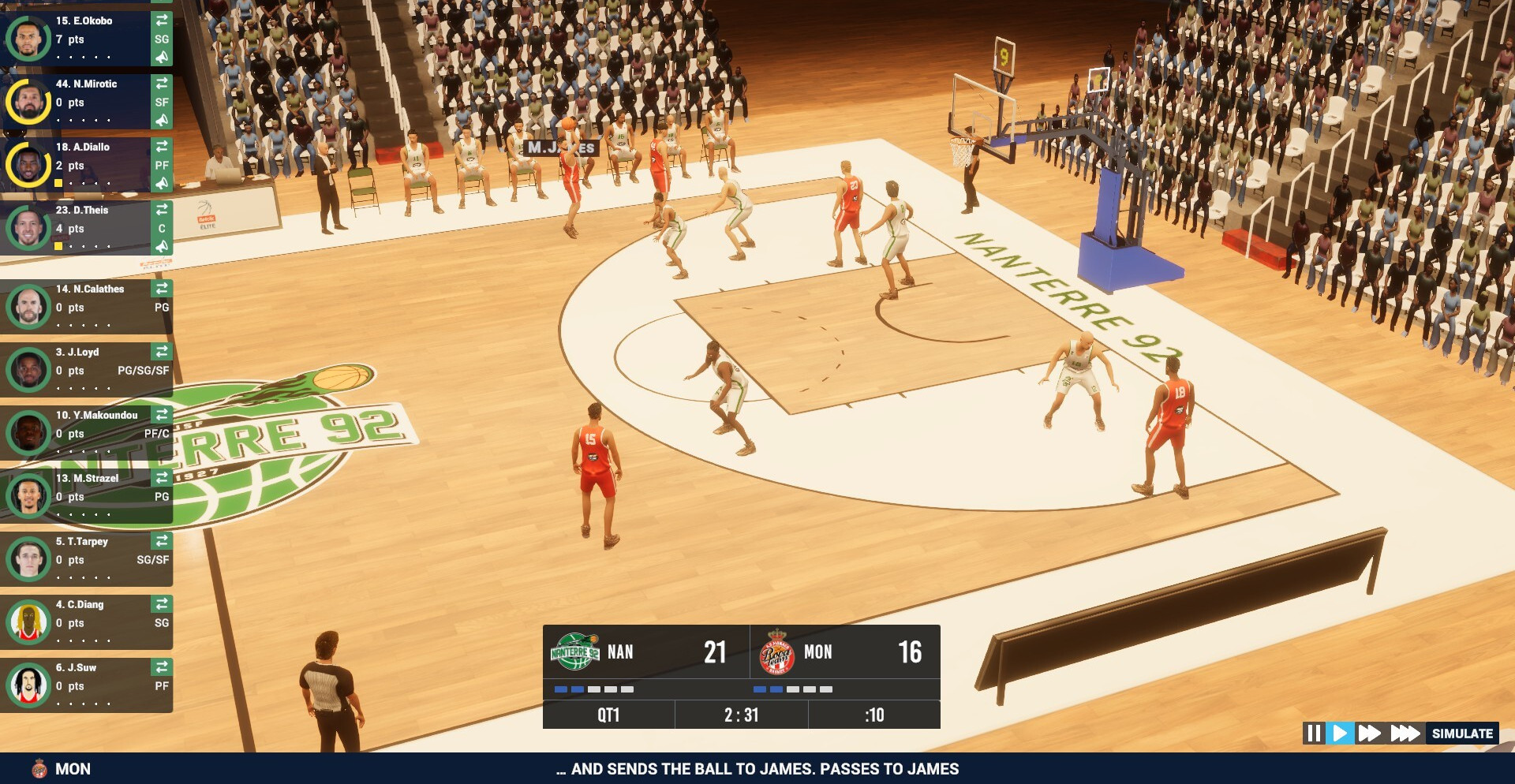Image resolution: width=1515 pixels, height=784 pixels.
Task: Select N.Mirotic's player portrait
Action: tap(28, 102)
